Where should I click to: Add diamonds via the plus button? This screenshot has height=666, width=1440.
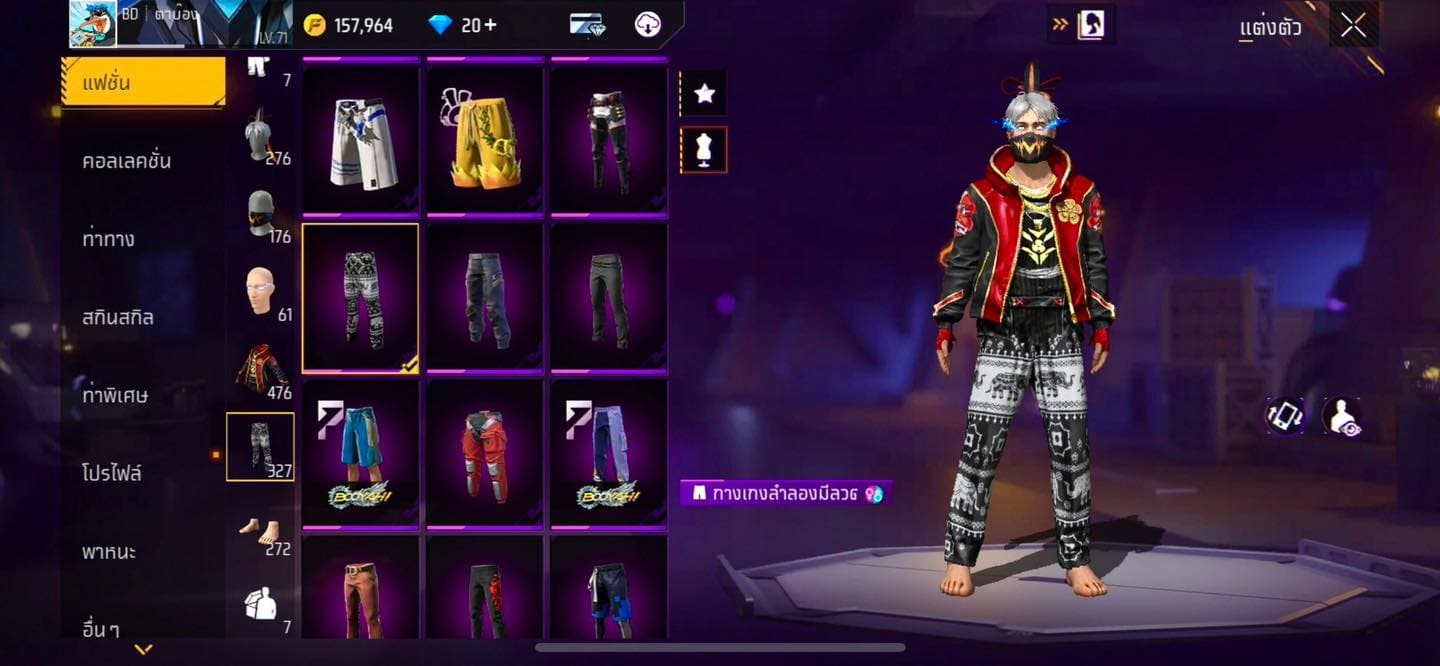click(x=489, y=25)
